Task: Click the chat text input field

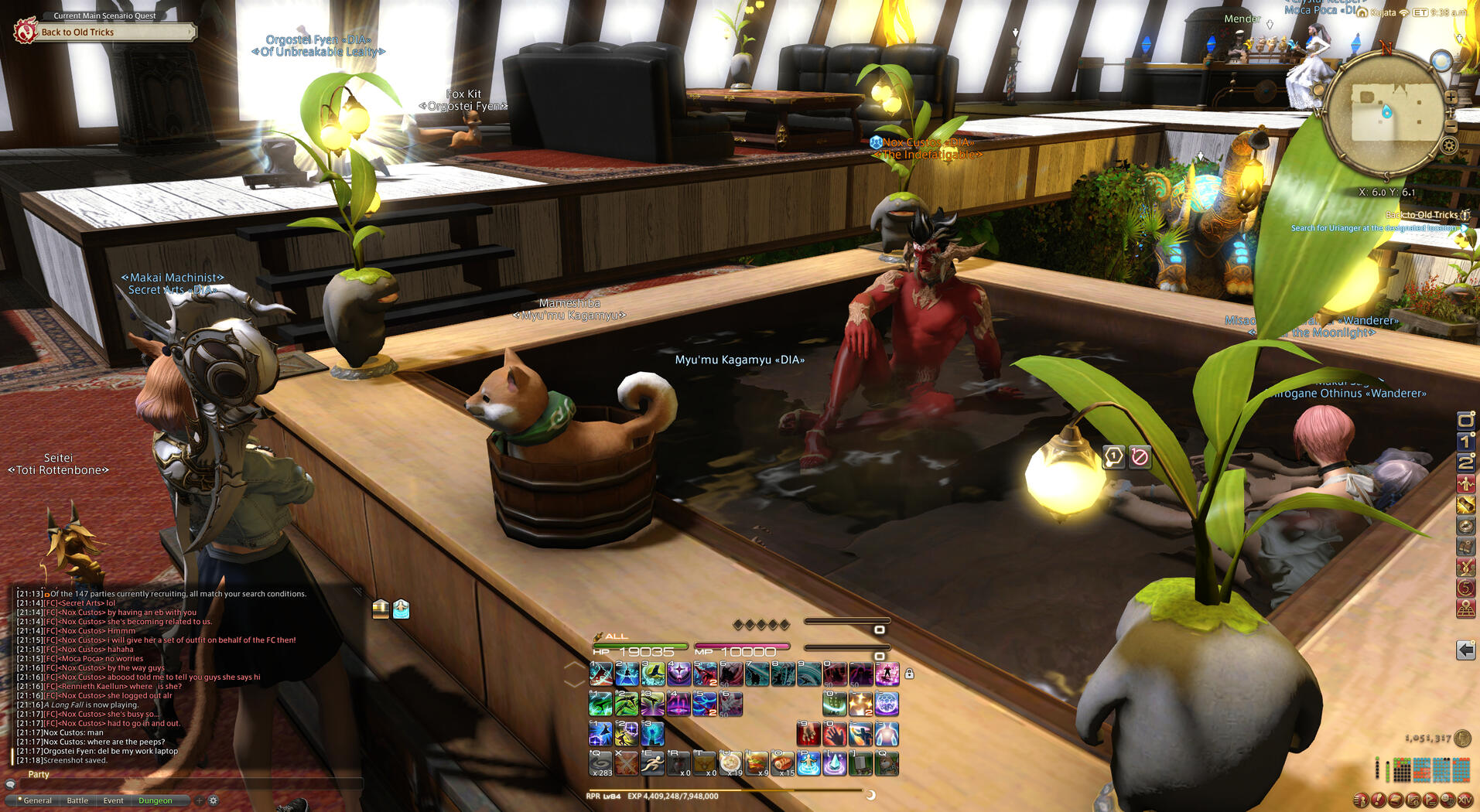Action: pyautogui.click(x=186, y=784)
